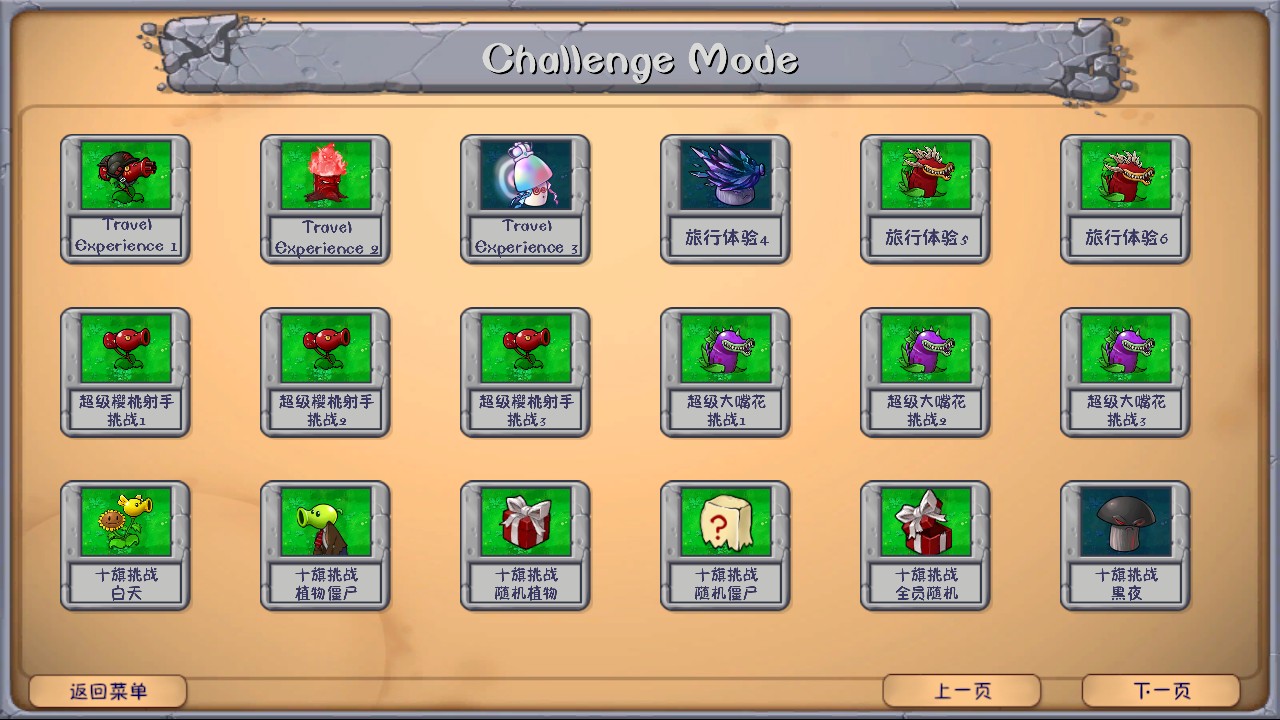Start the 十旗挑战黑夜 night level
1280x720 pixels.
coord(1125,543)
